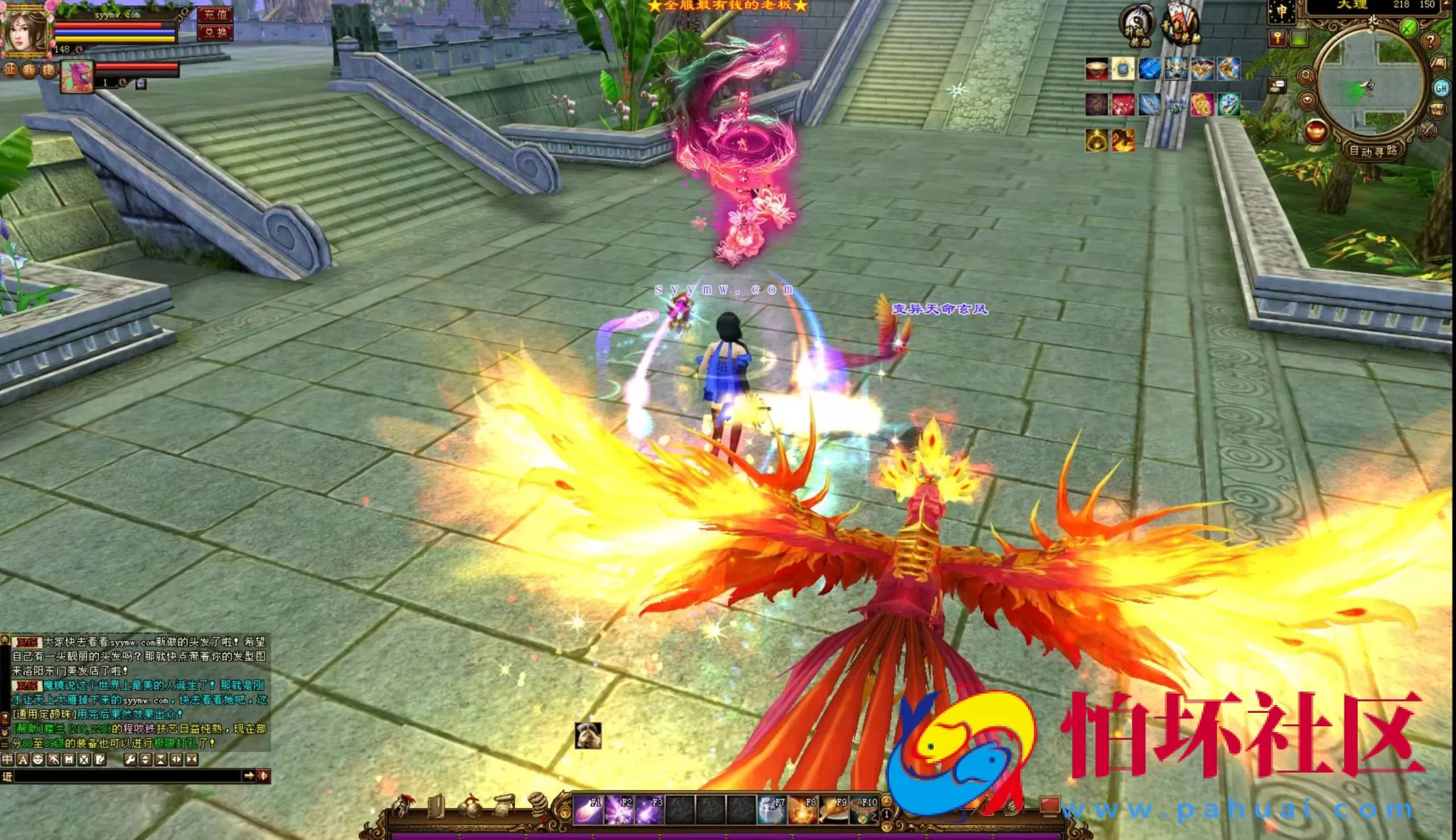Open the GM customer service icon beside minimap

tap(1442, 88)
